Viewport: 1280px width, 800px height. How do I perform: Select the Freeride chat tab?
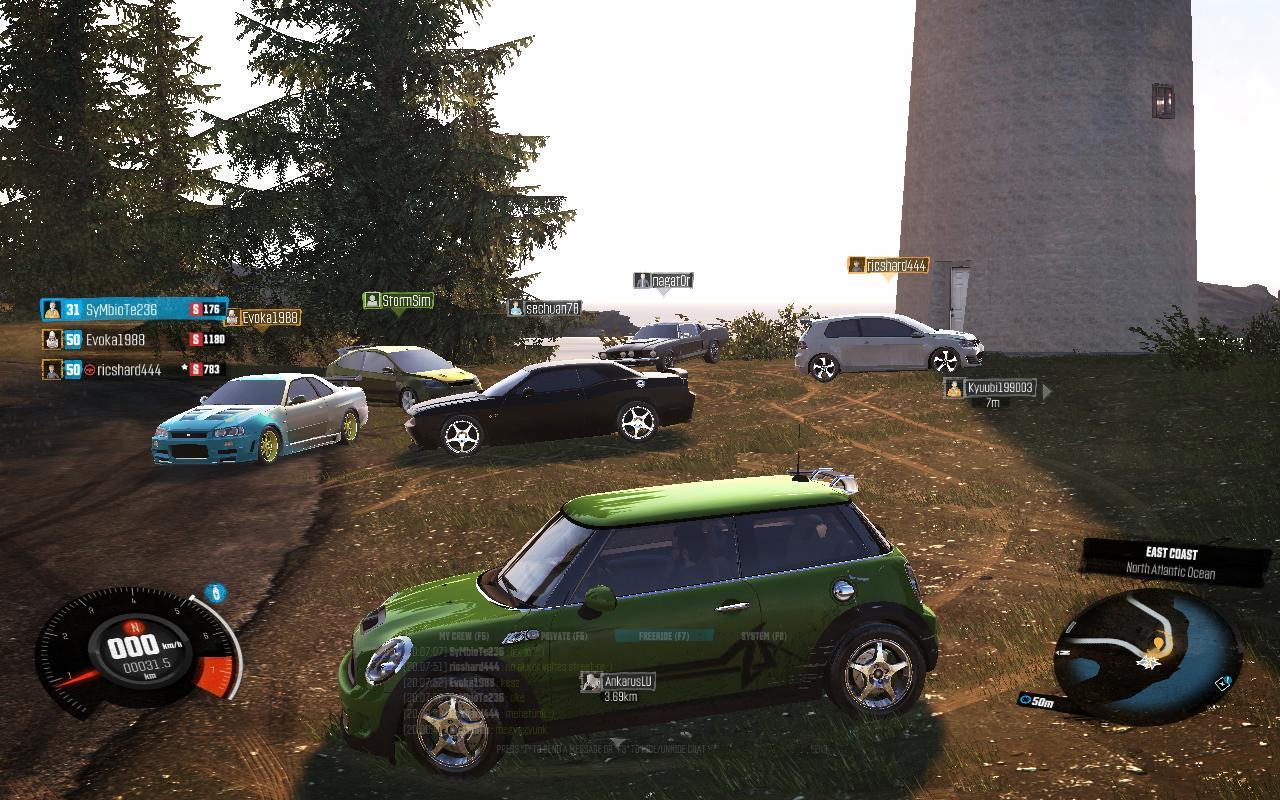(664, 636)
